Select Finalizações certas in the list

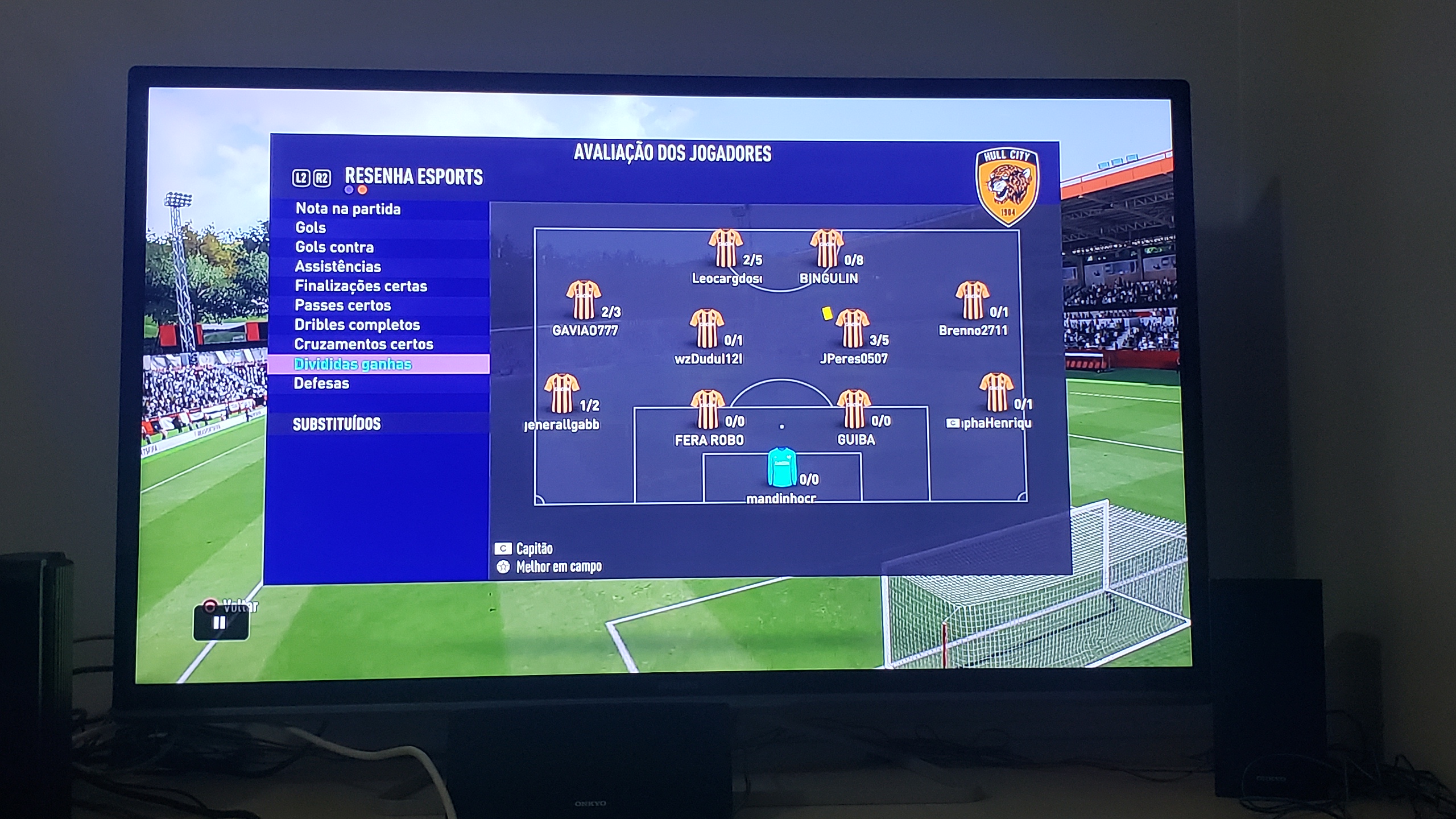(361, 286)
